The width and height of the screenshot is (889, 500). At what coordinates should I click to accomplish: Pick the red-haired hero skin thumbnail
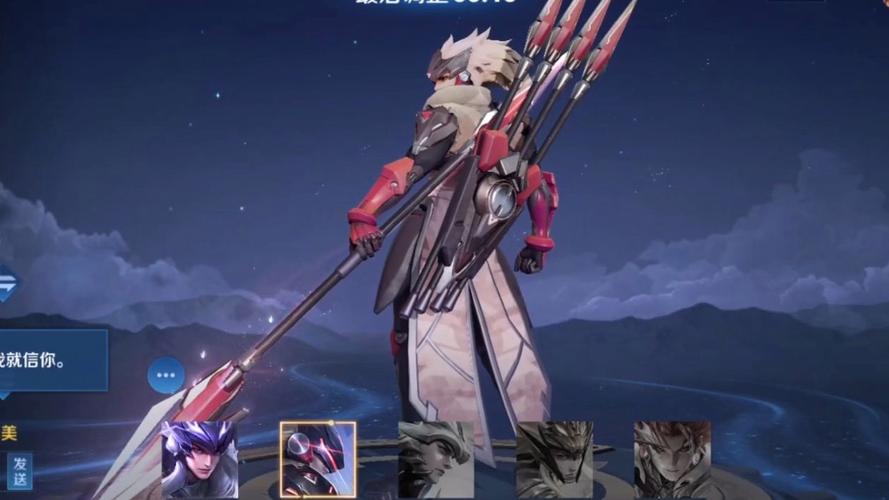point(672,460)
